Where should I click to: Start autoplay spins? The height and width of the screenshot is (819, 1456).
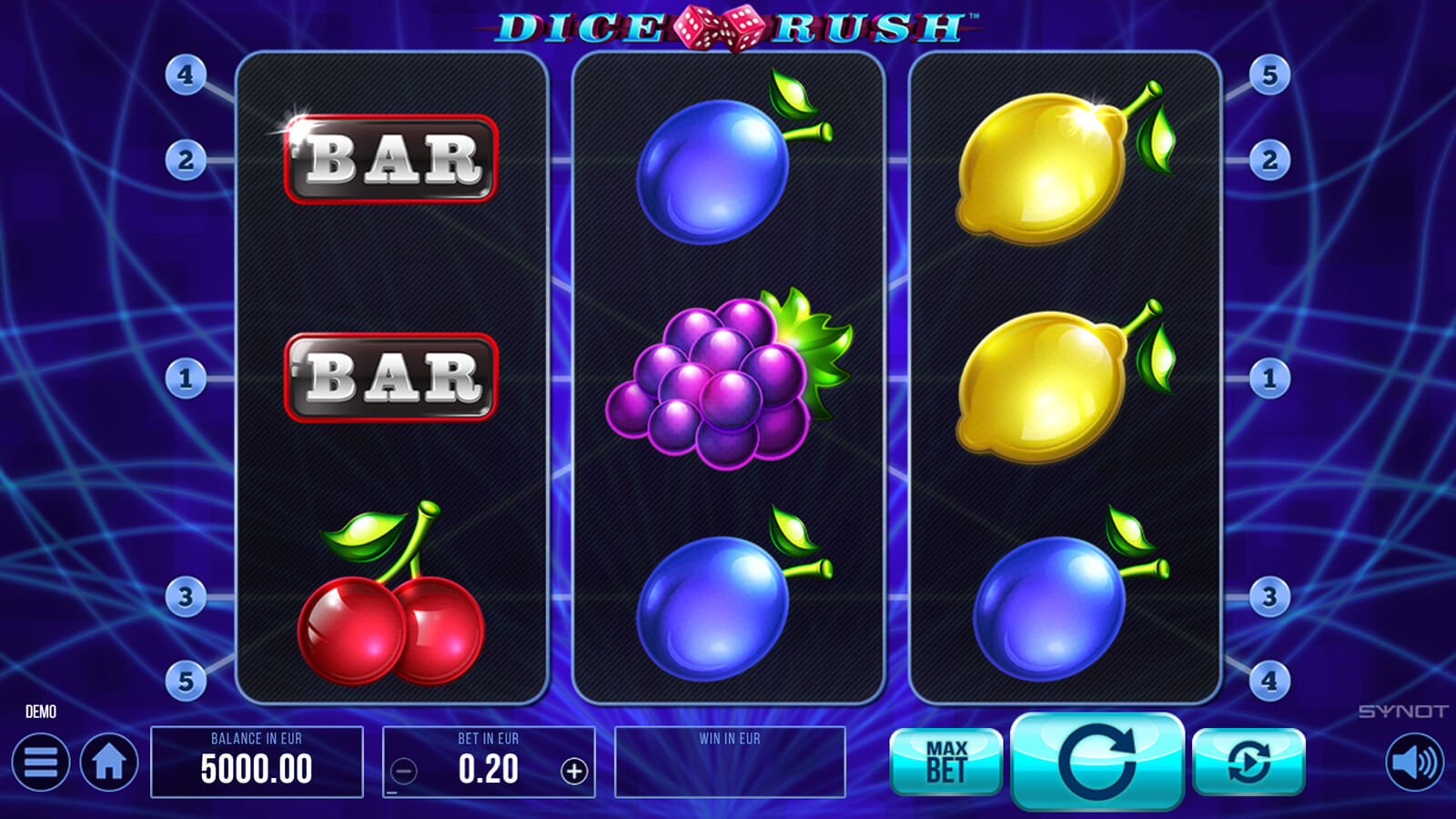coord(1249,762)
